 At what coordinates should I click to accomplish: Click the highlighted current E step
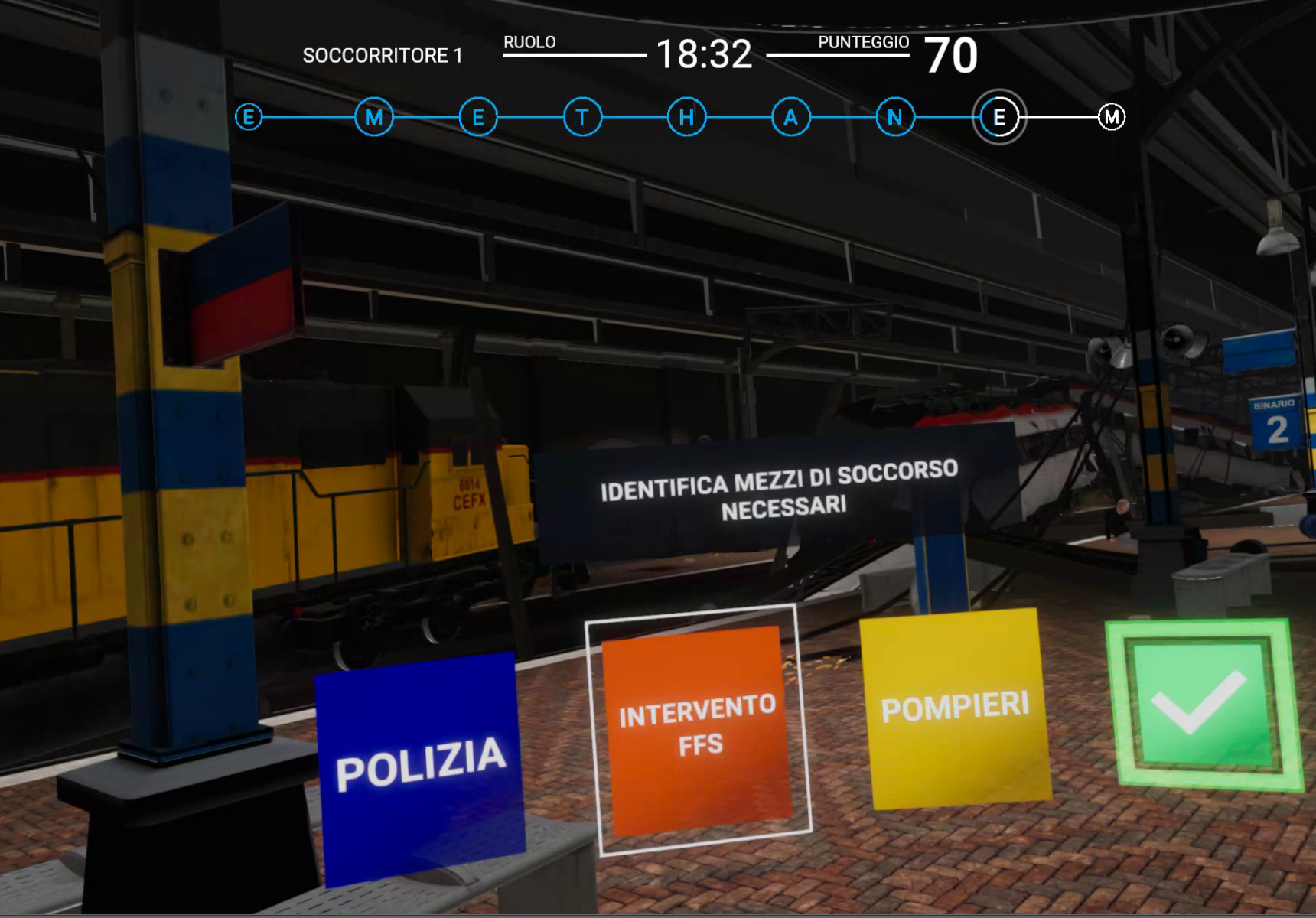point(999,118)
